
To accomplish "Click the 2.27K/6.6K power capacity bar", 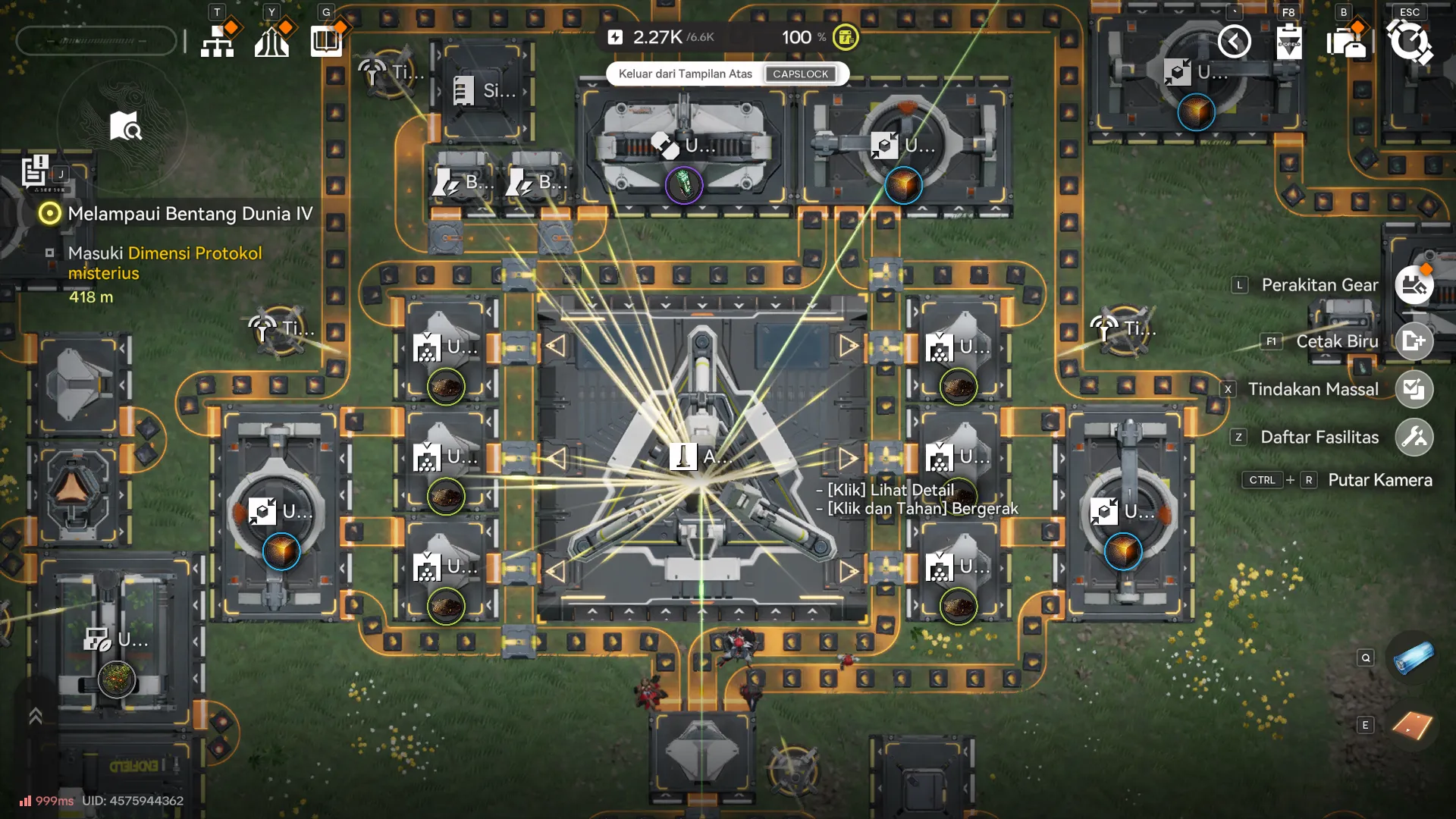I will click(662, 36).
